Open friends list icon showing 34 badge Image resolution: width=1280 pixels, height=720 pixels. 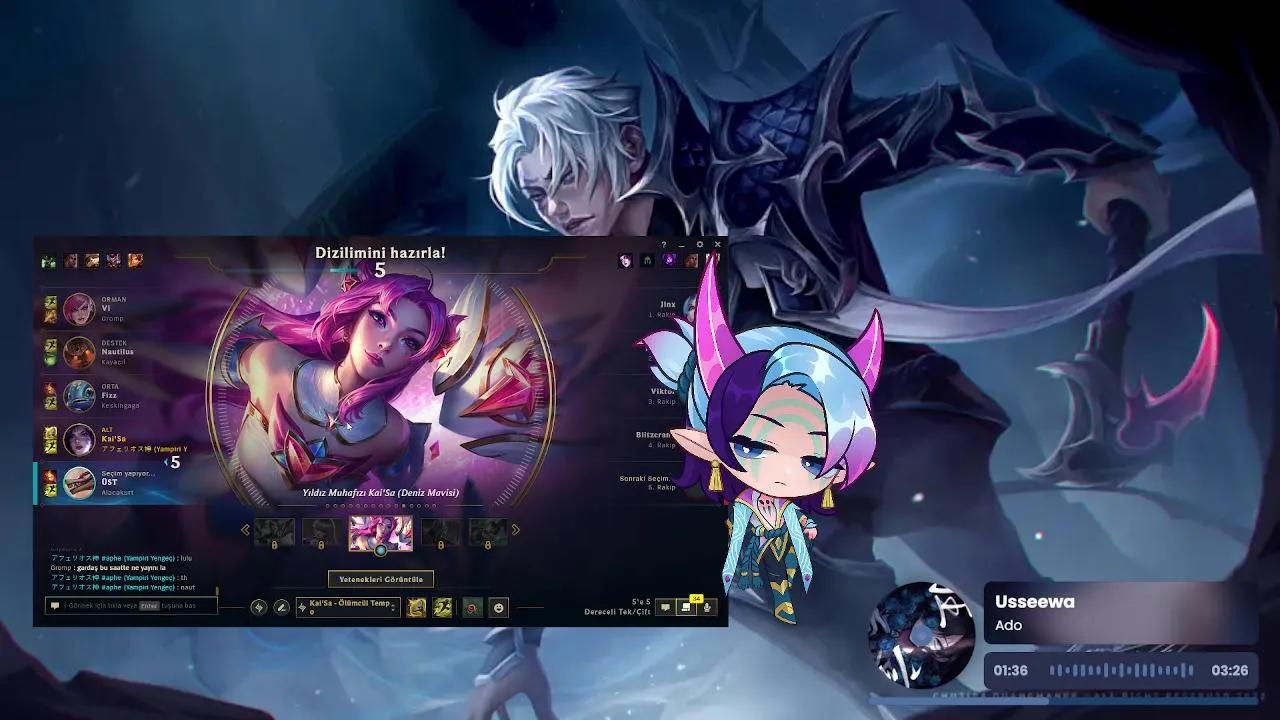coord(684,606)
